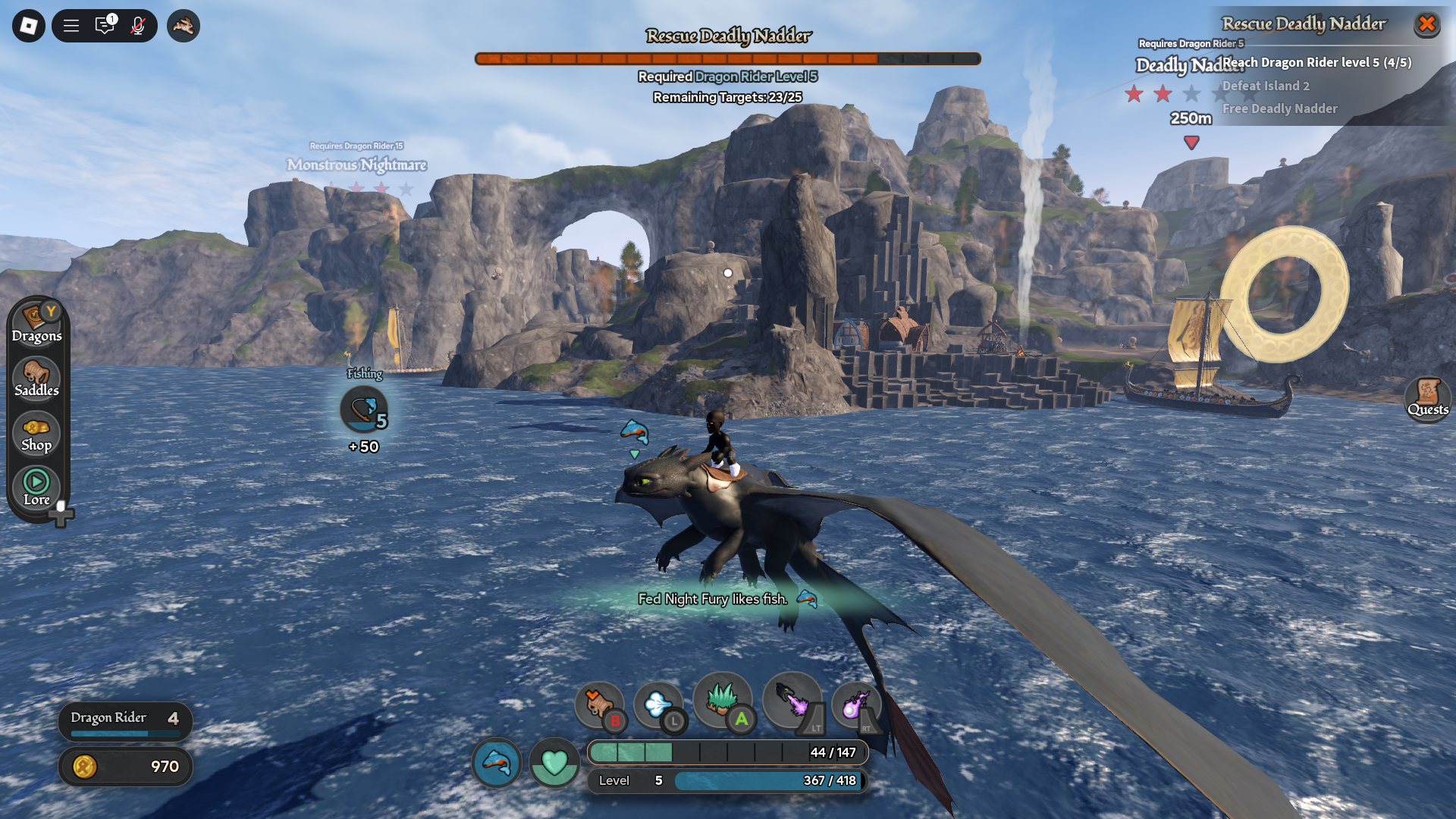Open the Quests journal

1427,397
